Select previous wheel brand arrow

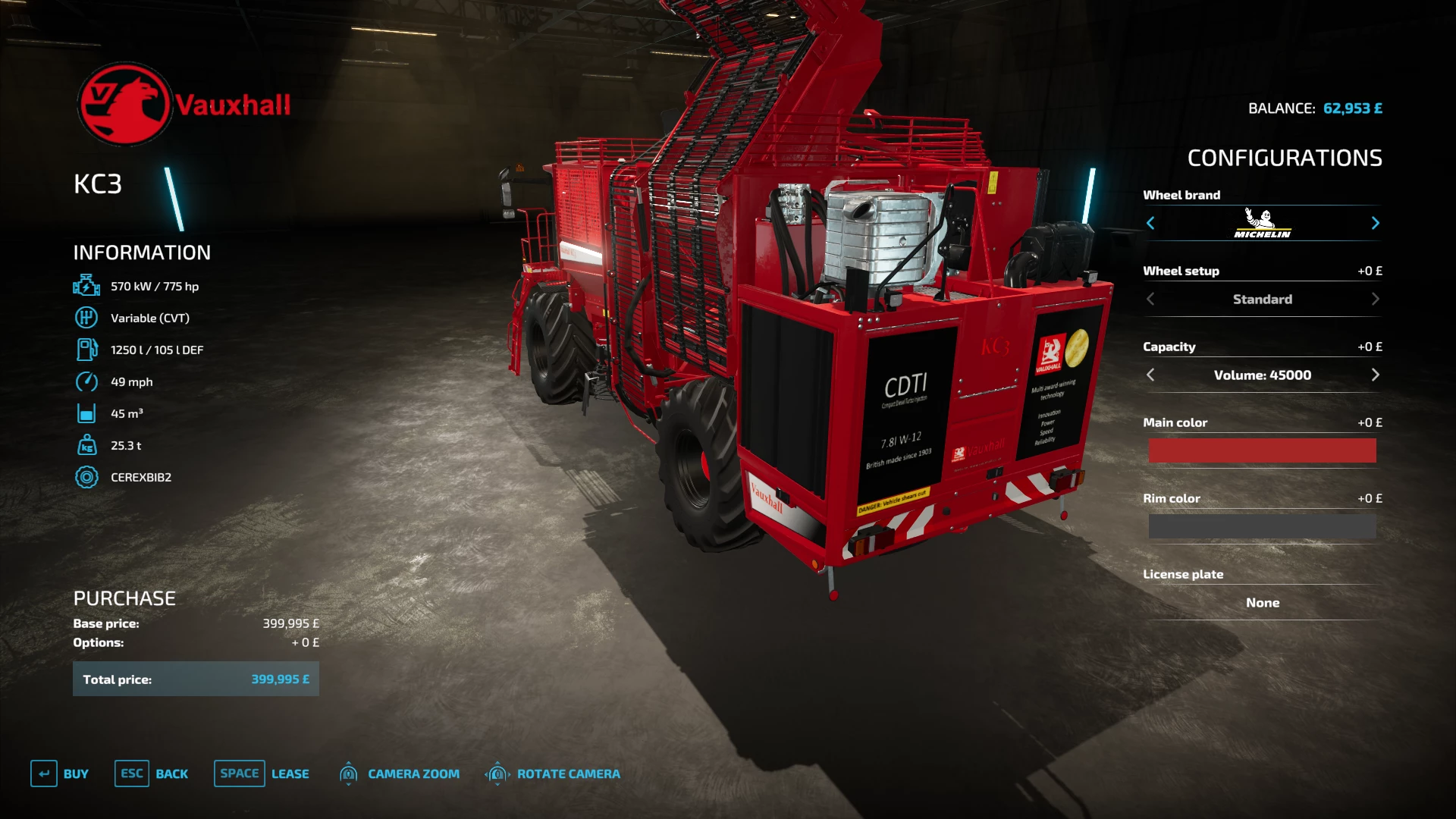[1150, 223]
